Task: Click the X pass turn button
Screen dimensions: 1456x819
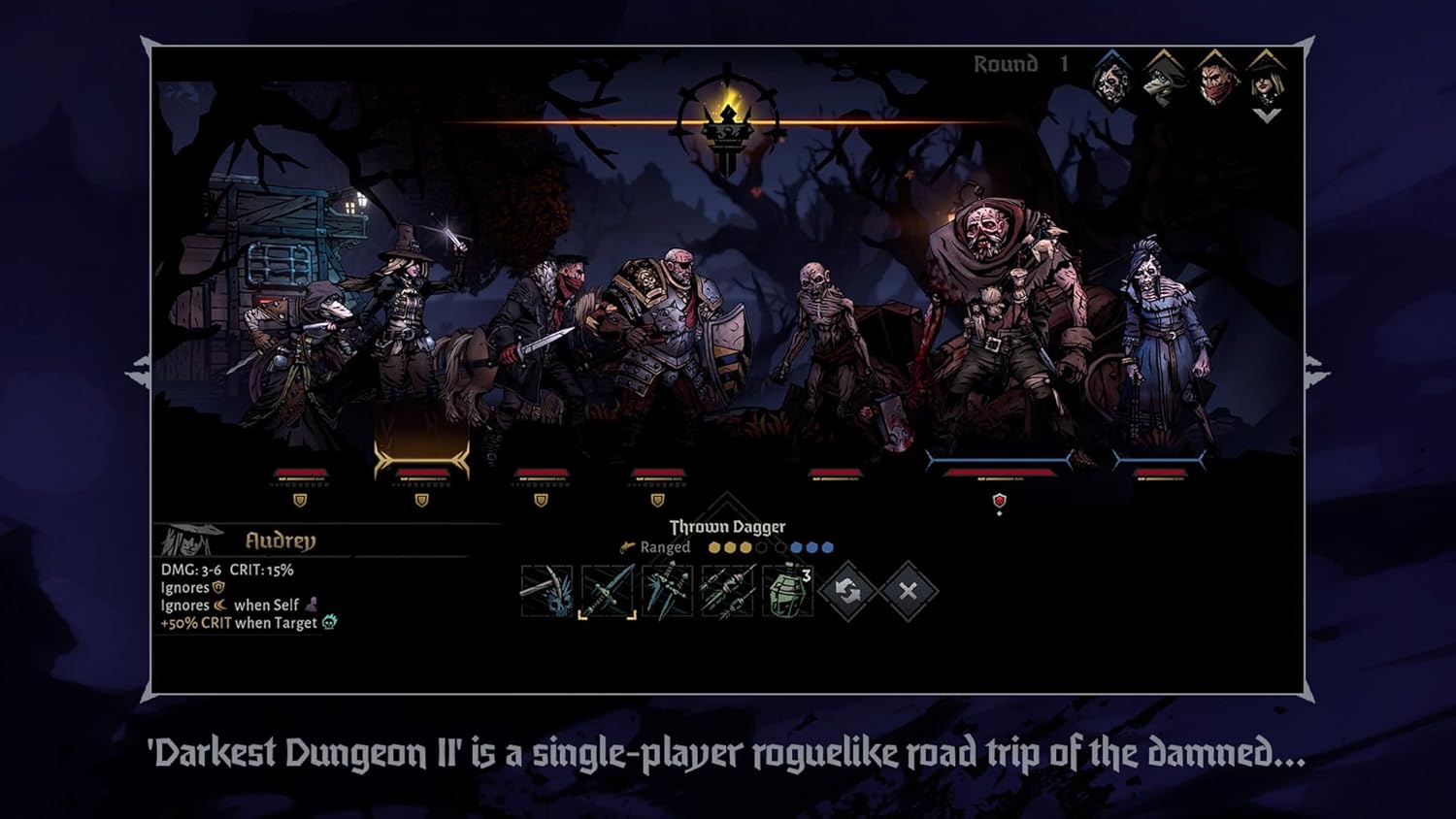Action: coord(908,590)
